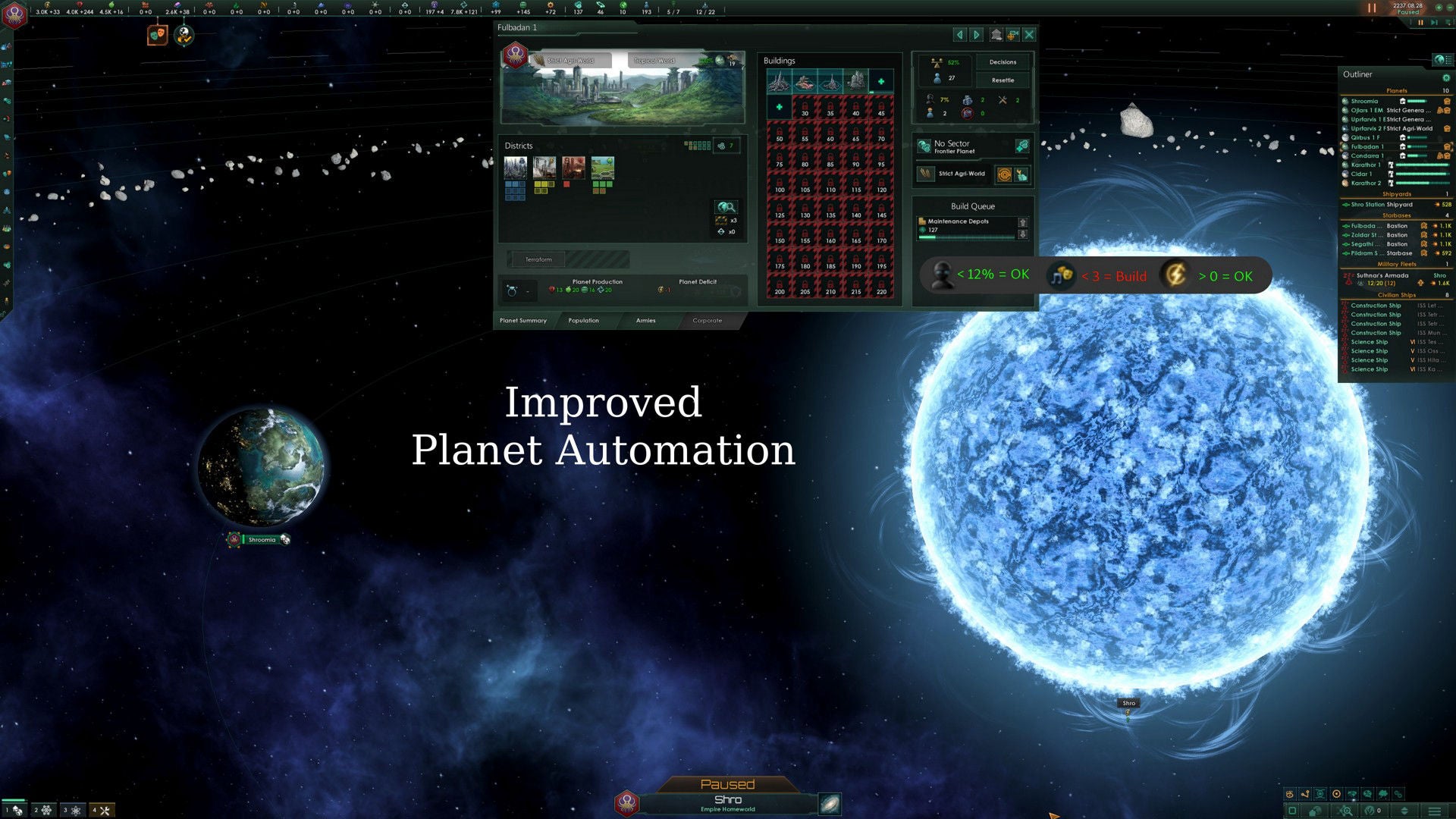Collapse the Planets list in the Outliner
Image resolution: width=1456 pixels, height=819 pixels.
coord(1399,91)
